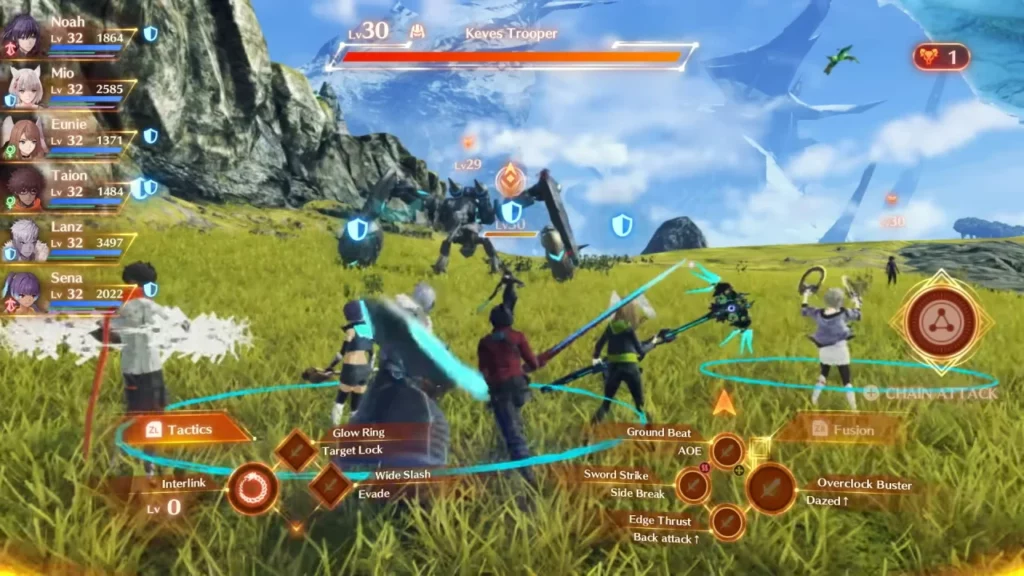Click the Keves Trooper target bar
Image resolution: width=1024 pixels, height=576 pixels.
(x=512, y=57)
